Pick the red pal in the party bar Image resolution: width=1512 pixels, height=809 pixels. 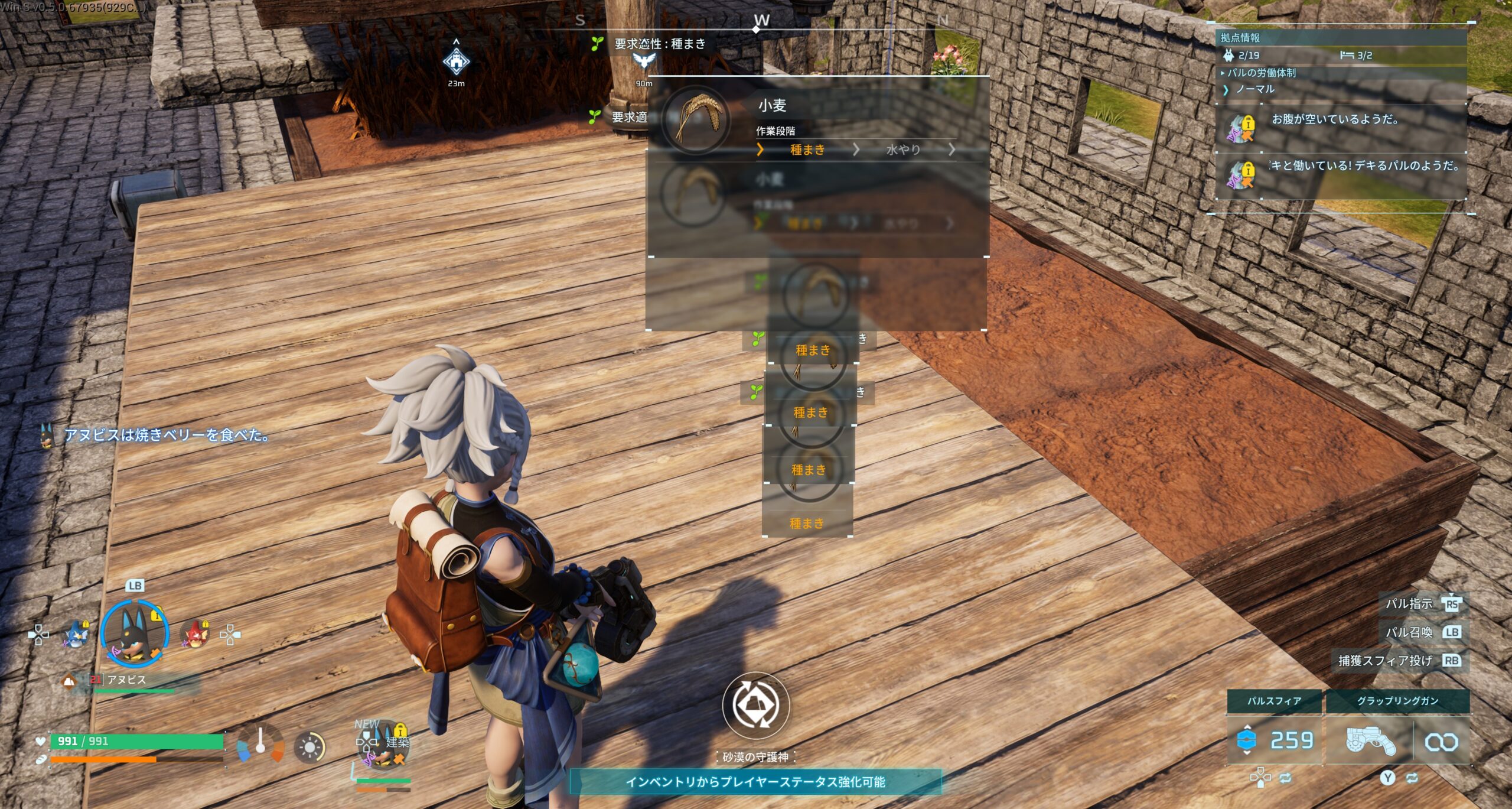click(195, 634)
